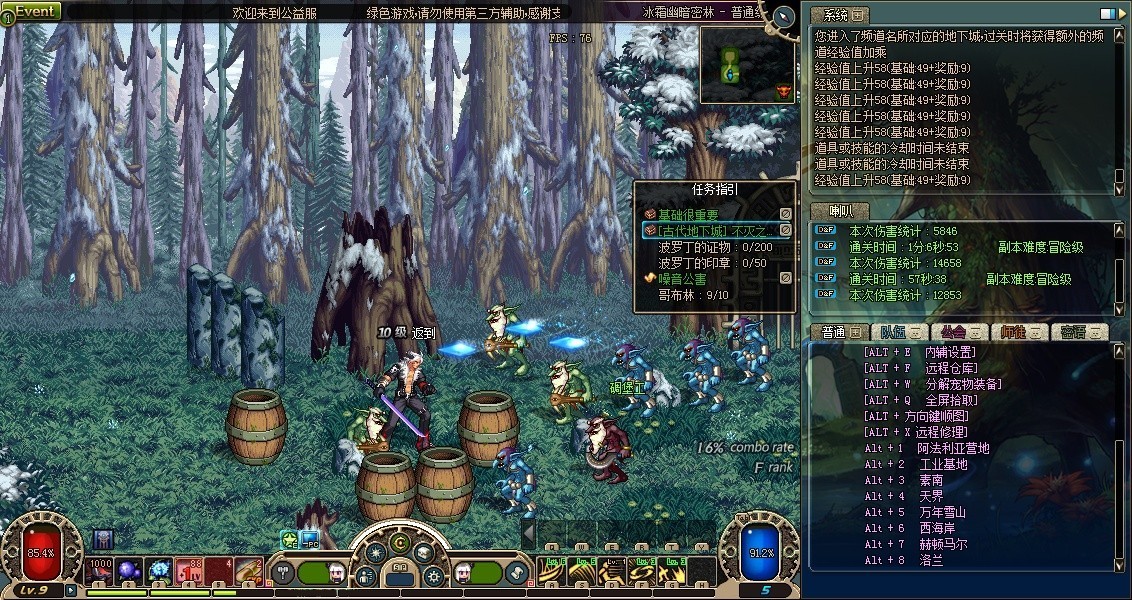Image resolution: width=1132 pixels, height=600 pixels.
Task: Select the 基础很重要 quest entry
Action: pyautogui.click(x=689, y=215)
